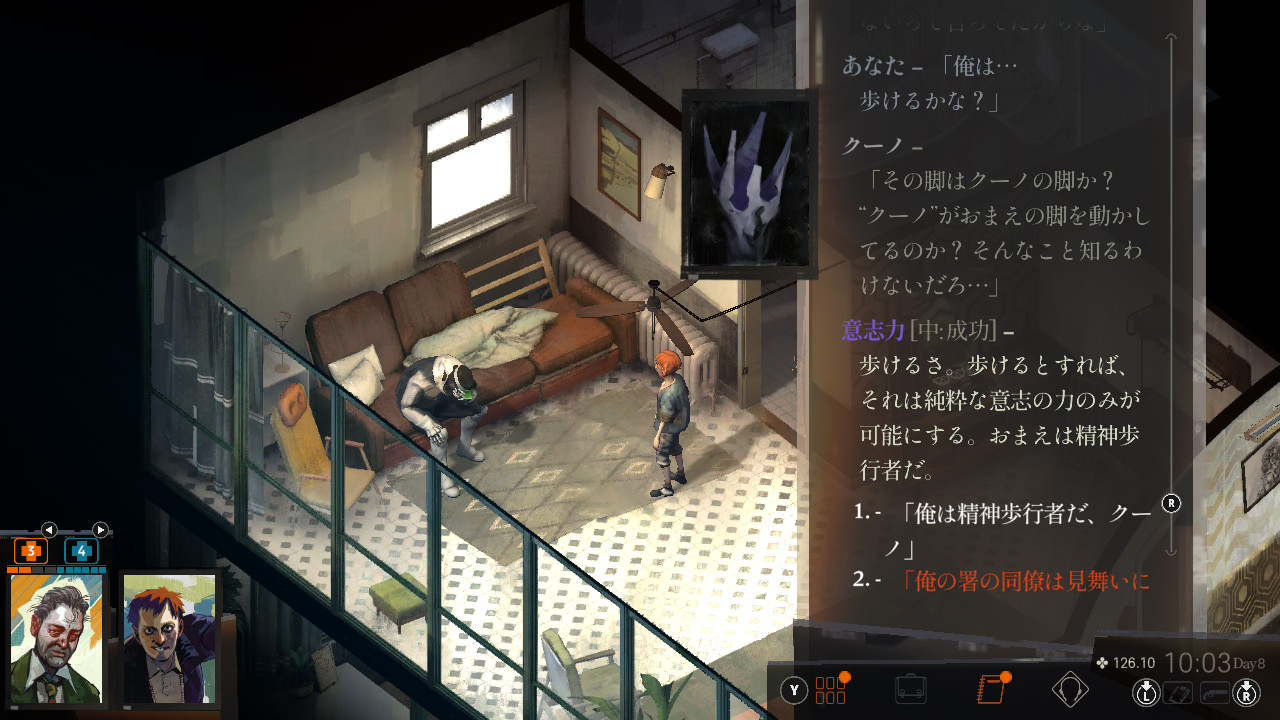Click the dialogue scrollbar's top arrow

(1172, 38)
